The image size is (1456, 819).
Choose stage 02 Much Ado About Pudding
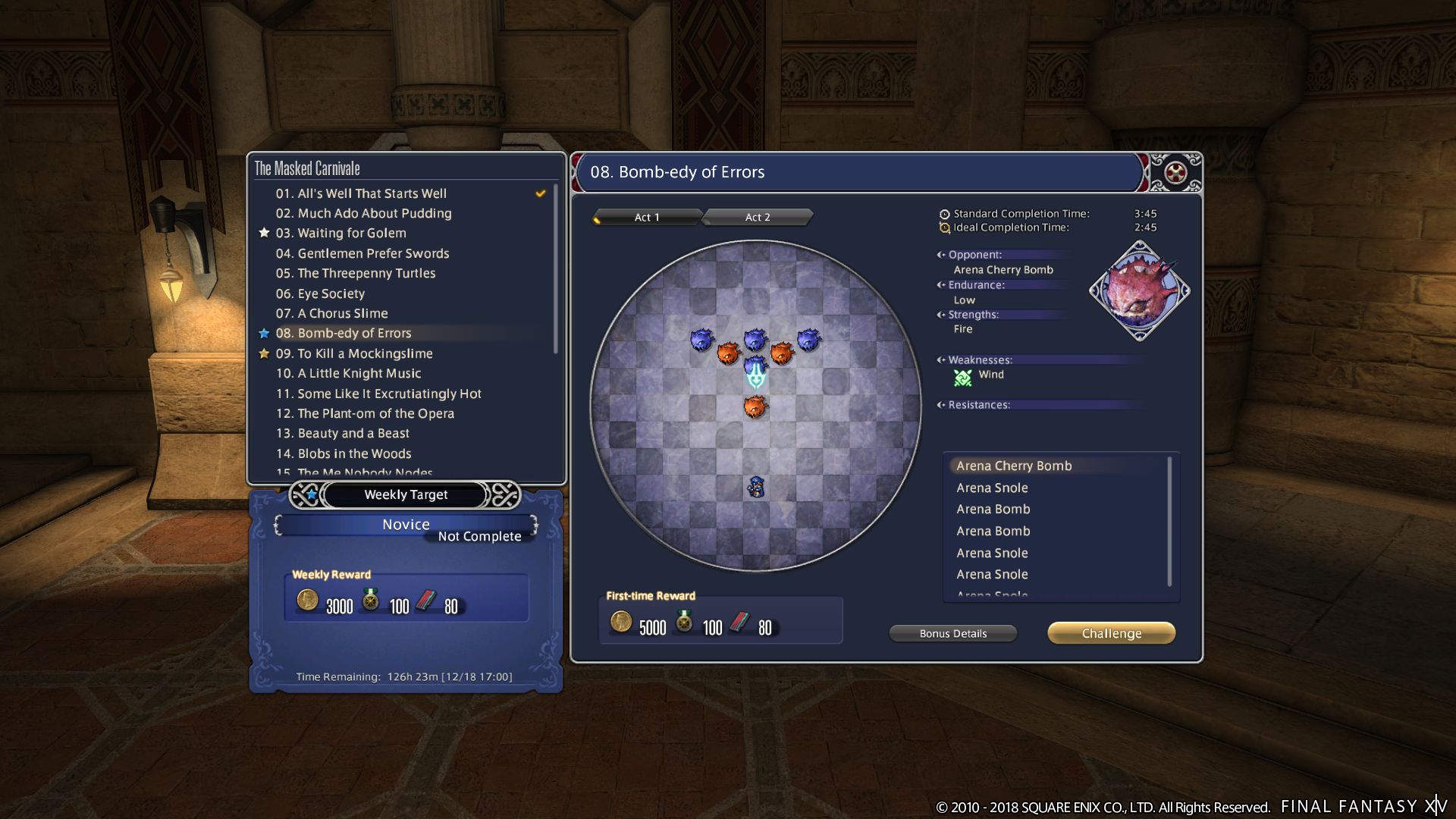pos(363,213)
